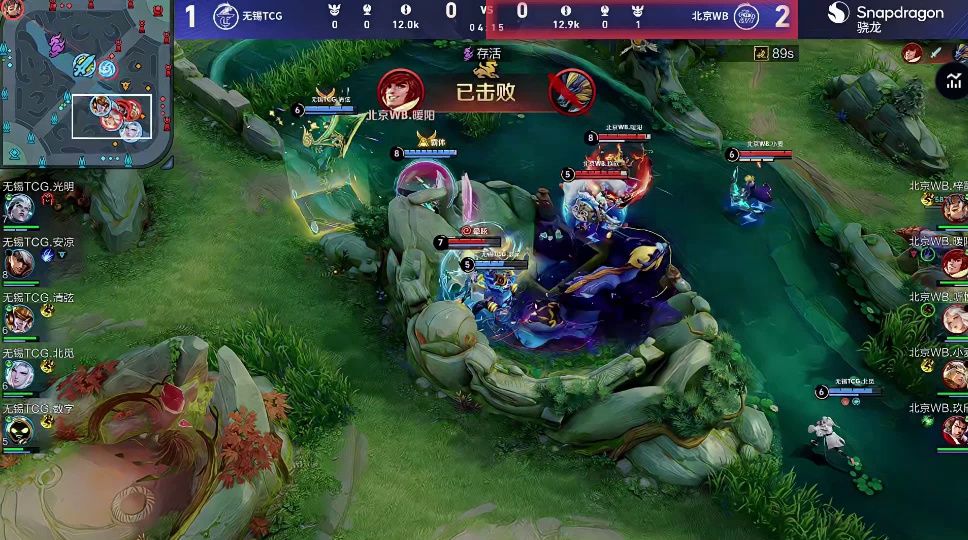Choose 无锡TCG.安凉's hero portrait

click(19, 264)
